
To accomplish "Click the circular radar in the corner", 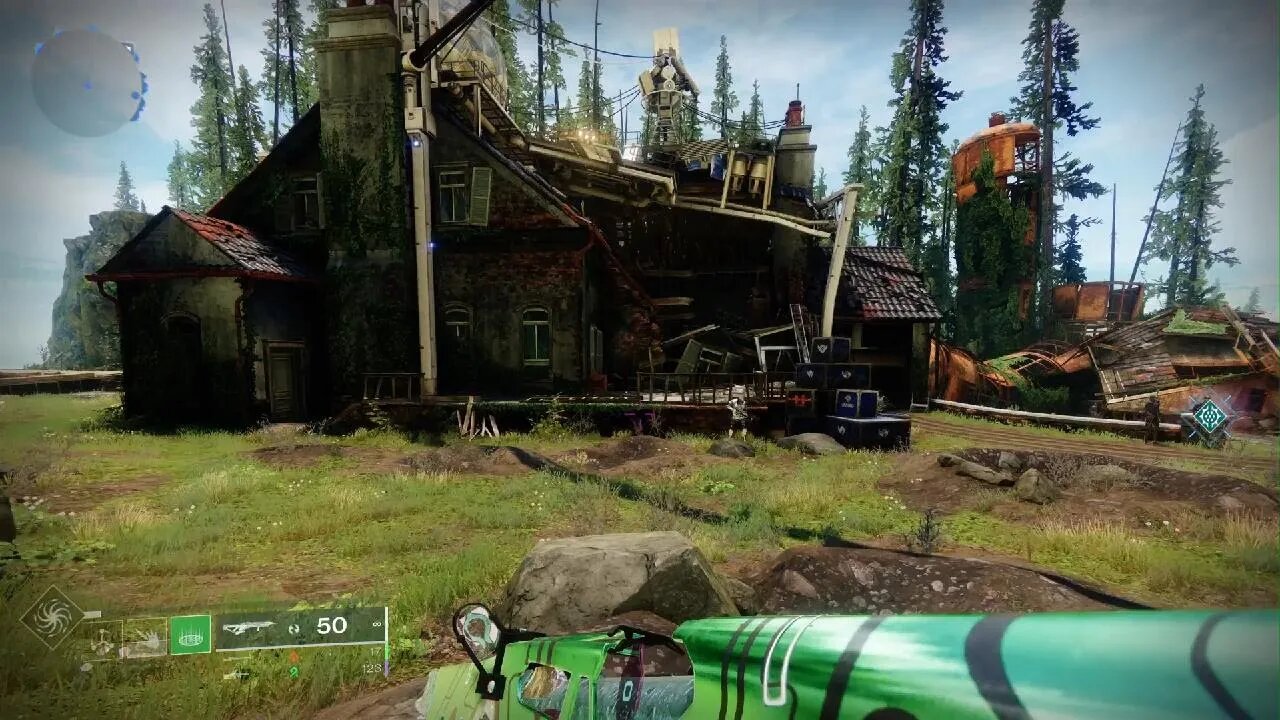I will pyautogui.click(x=88, y=82).
